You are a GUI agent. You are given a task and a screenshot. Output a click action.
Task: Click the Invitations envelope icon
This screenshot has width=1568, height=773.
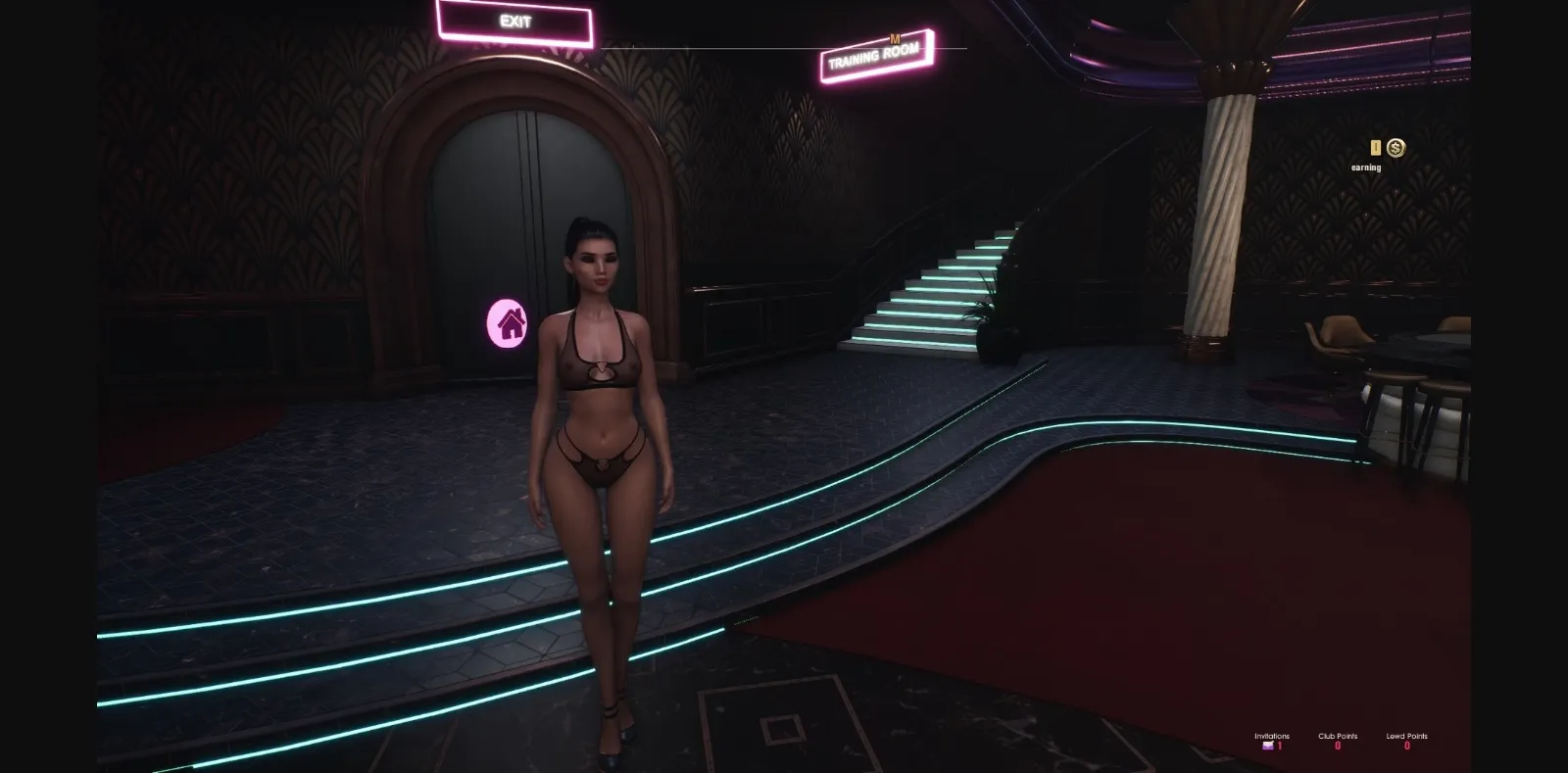(1267, 746)
